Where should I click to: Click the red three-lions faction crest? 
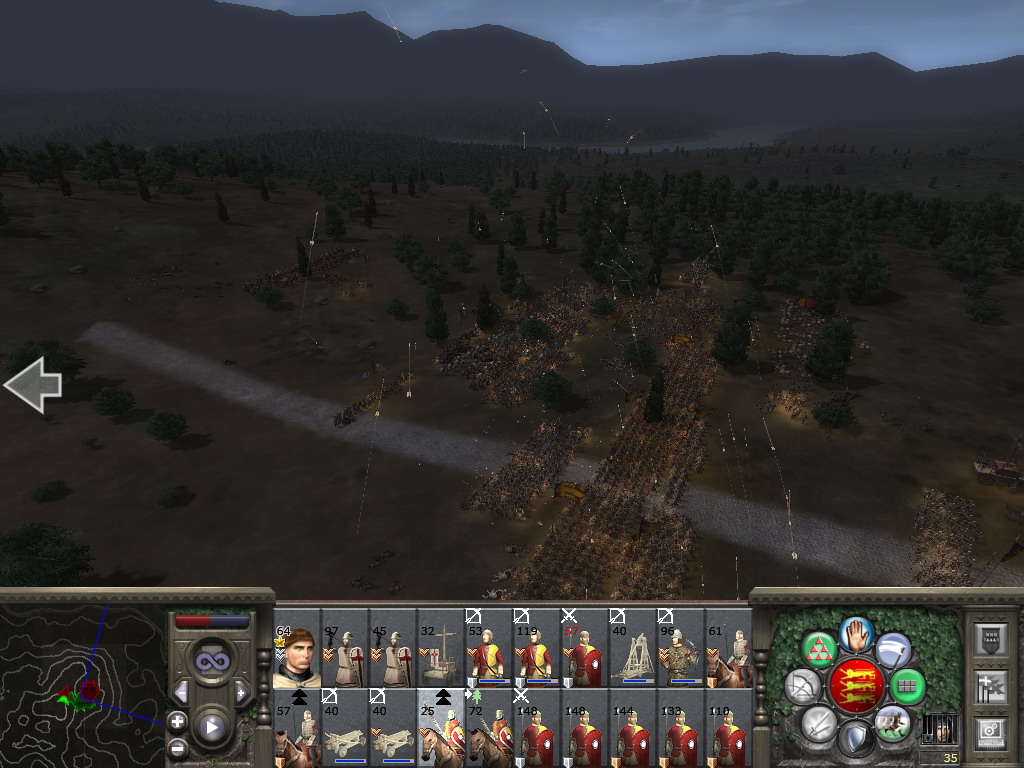click(855, 685)
